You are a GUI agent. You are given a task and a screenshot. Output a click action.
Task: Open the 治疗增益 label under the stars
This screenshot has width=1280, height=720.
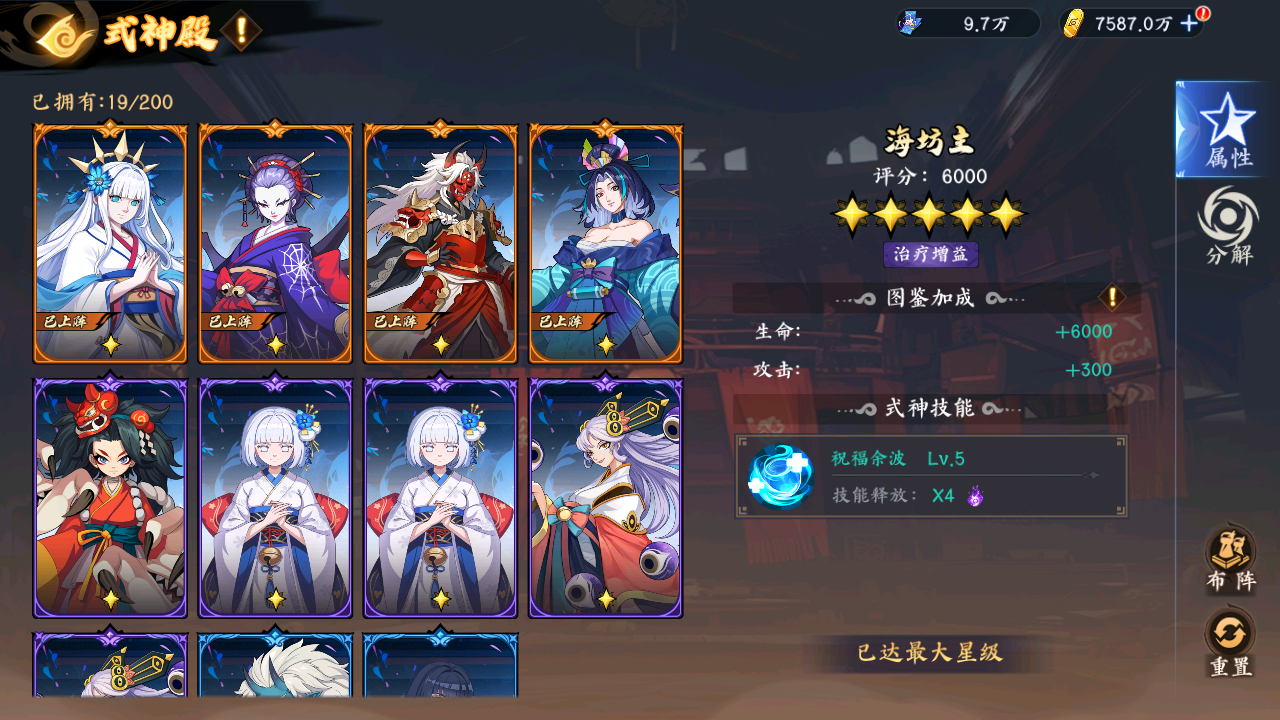point(932,255)
